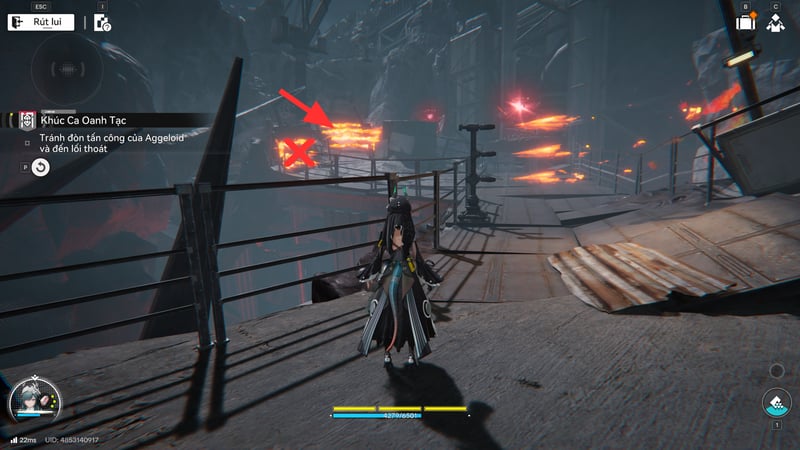Click the Rút lui exit button
The width and height of the screenshot is (800, 450).
pos(41,22)
